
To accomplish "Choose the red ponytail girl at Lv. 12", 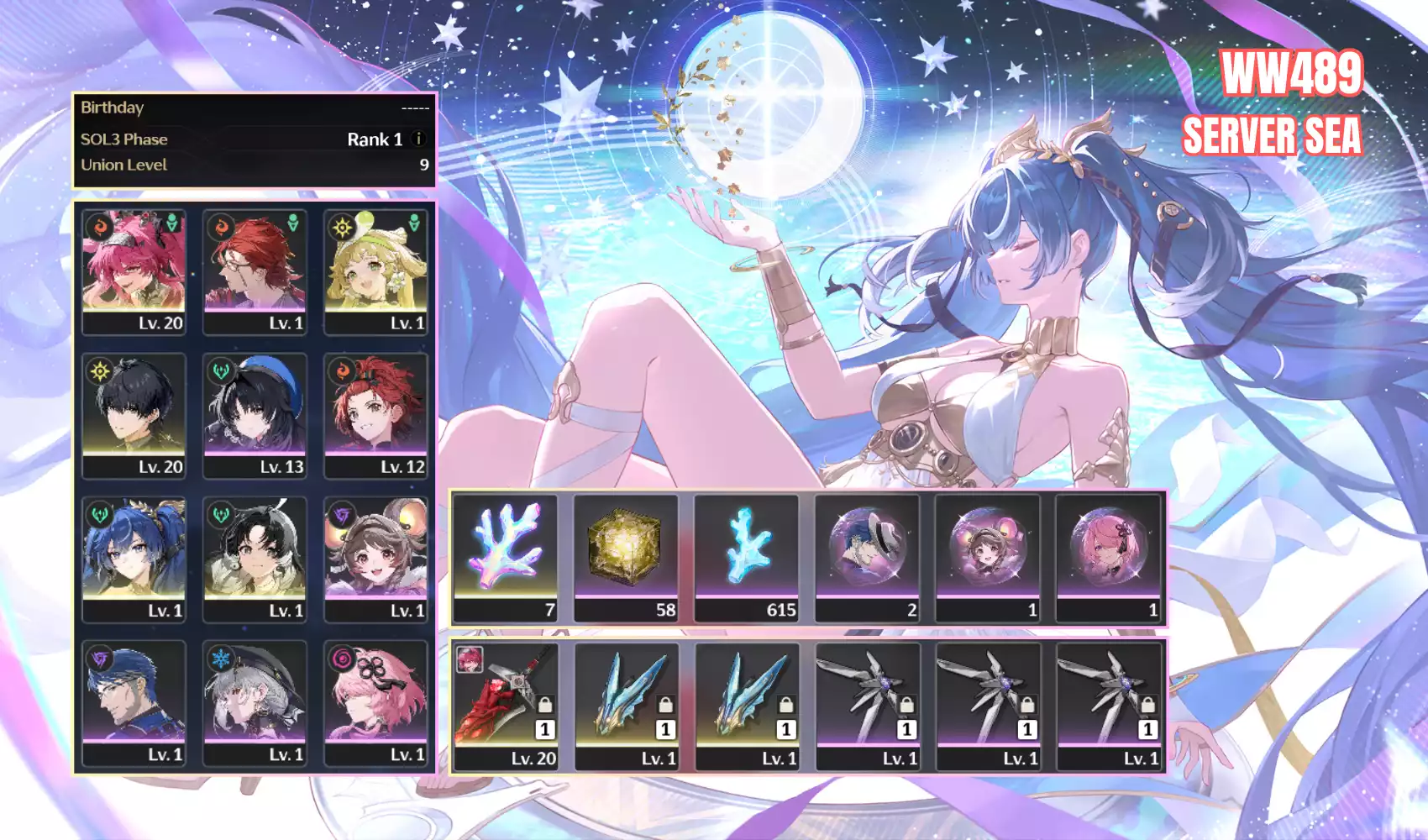I will [x=375, y=415].
